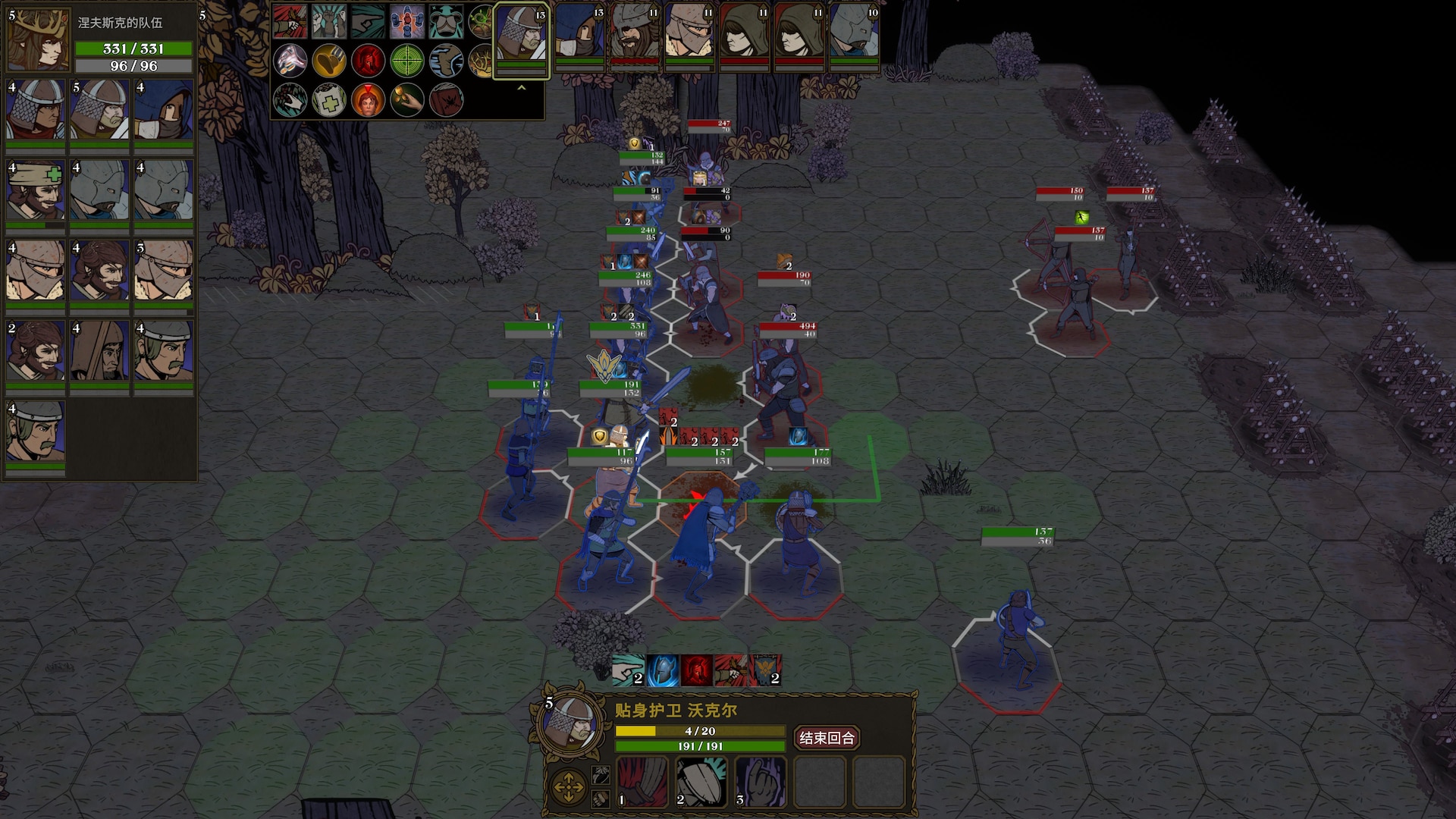The image size is (1456, 819).
Task: Select the blue winged helmet buff icon
Action: point(662,670)
